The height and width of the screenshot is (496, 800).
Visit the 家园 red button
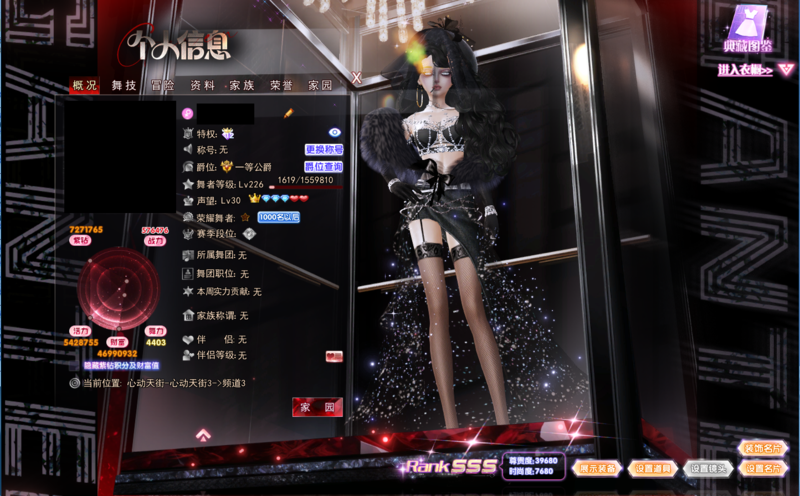[317, 407]
